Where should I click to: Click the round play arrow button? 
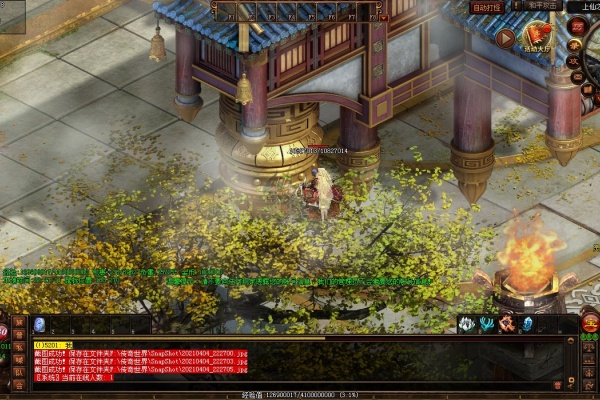506,39
